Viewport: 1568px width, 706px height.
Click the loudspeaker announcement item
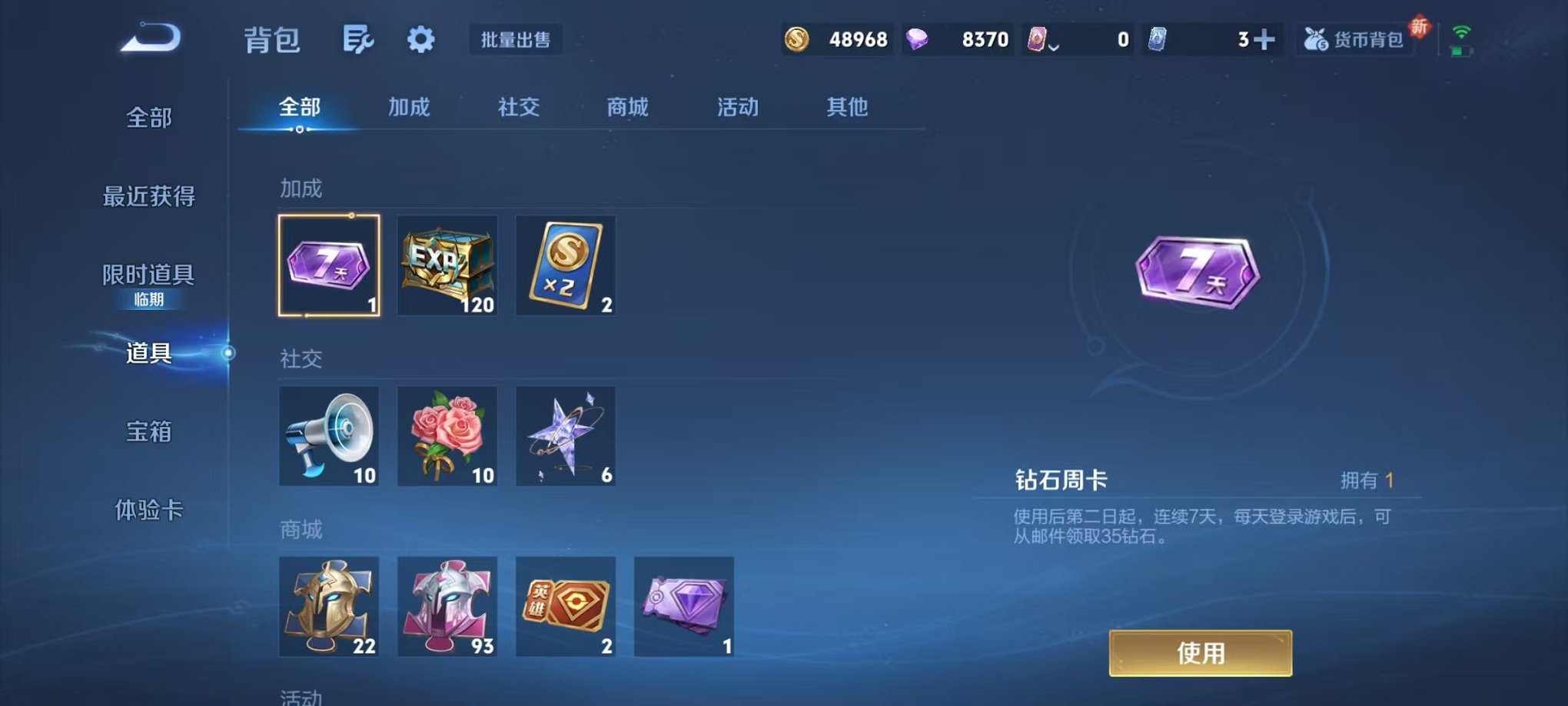point(329,437)
